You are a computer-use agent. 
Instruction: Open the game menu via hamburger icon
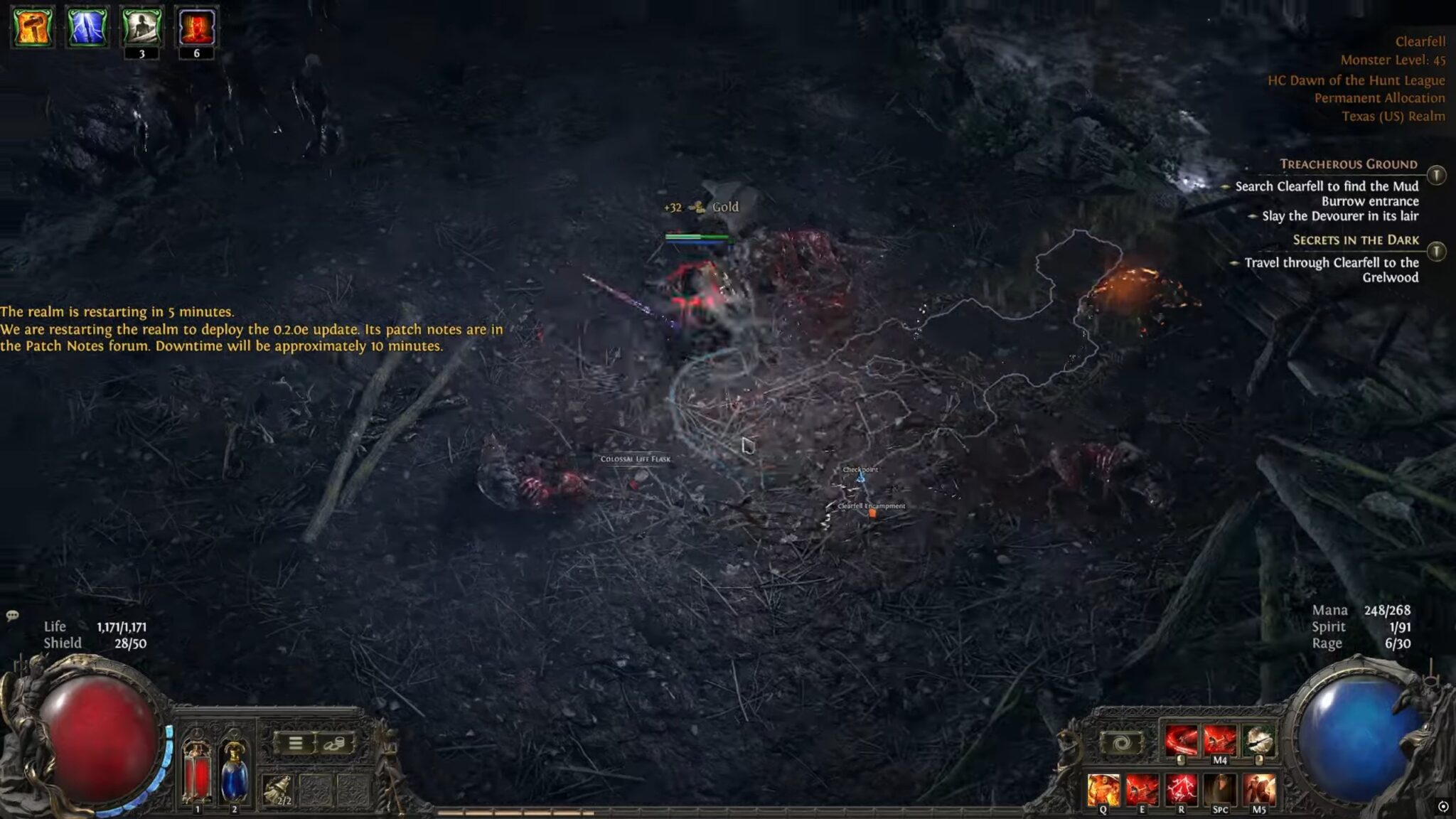pyautogui.click(x=295, y=744)
